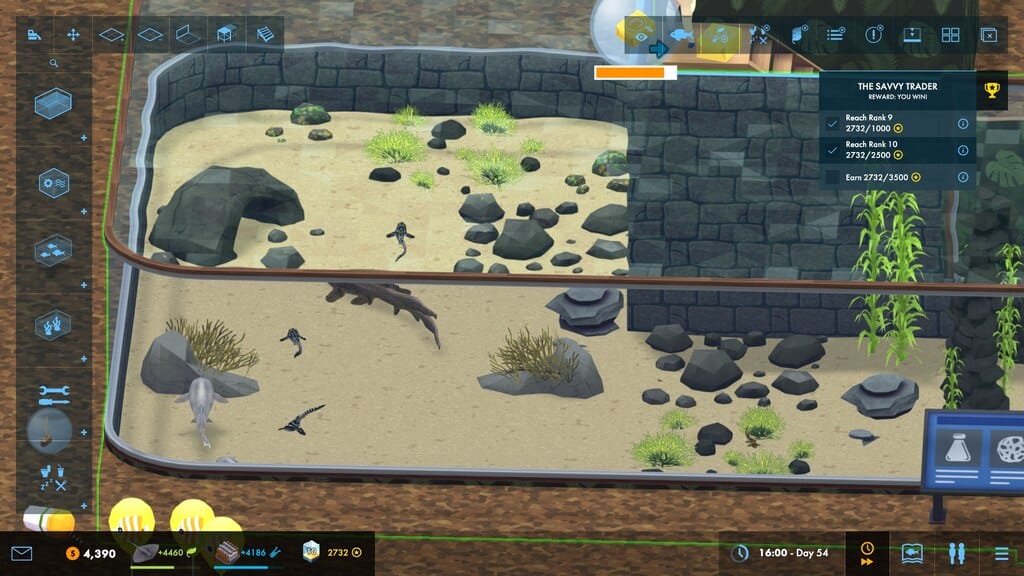
Task: Activate the move arrows tool
Action: tap(73, 35)
